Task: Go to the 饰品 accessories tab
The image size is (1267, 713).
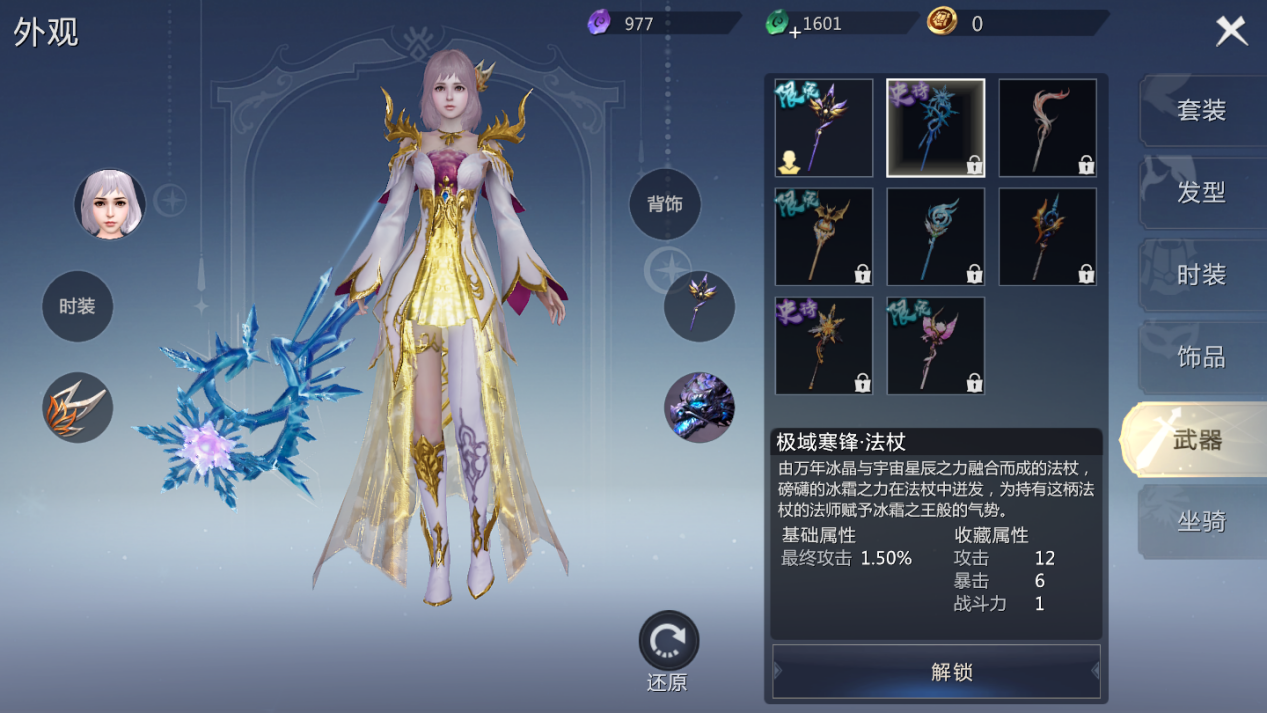Action: click(x=1201, y=357)
